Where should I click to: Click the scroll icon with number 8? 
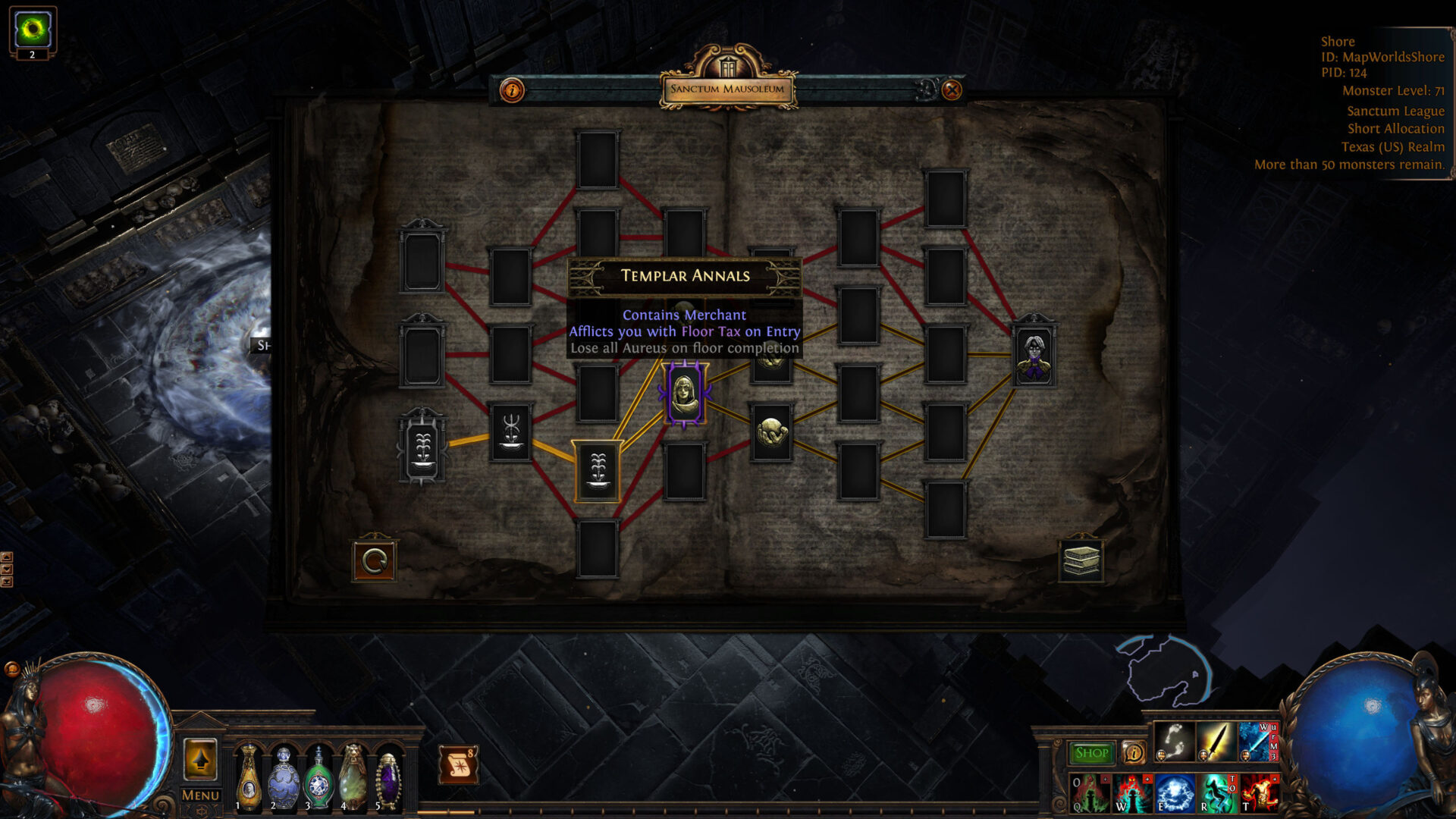click(459, 764)
